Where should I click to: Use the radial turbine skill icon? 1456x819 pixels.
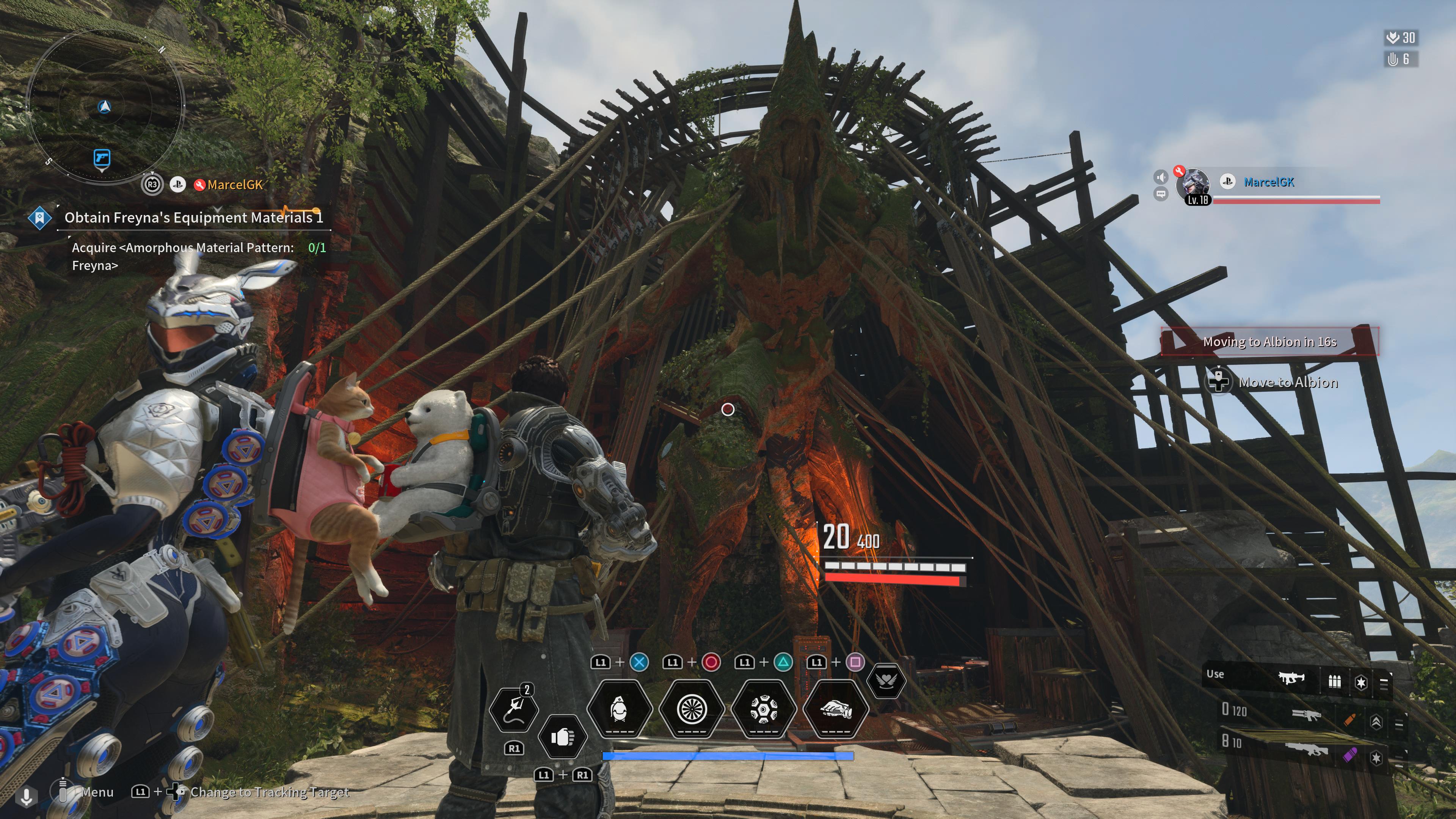tap(691, 709)
